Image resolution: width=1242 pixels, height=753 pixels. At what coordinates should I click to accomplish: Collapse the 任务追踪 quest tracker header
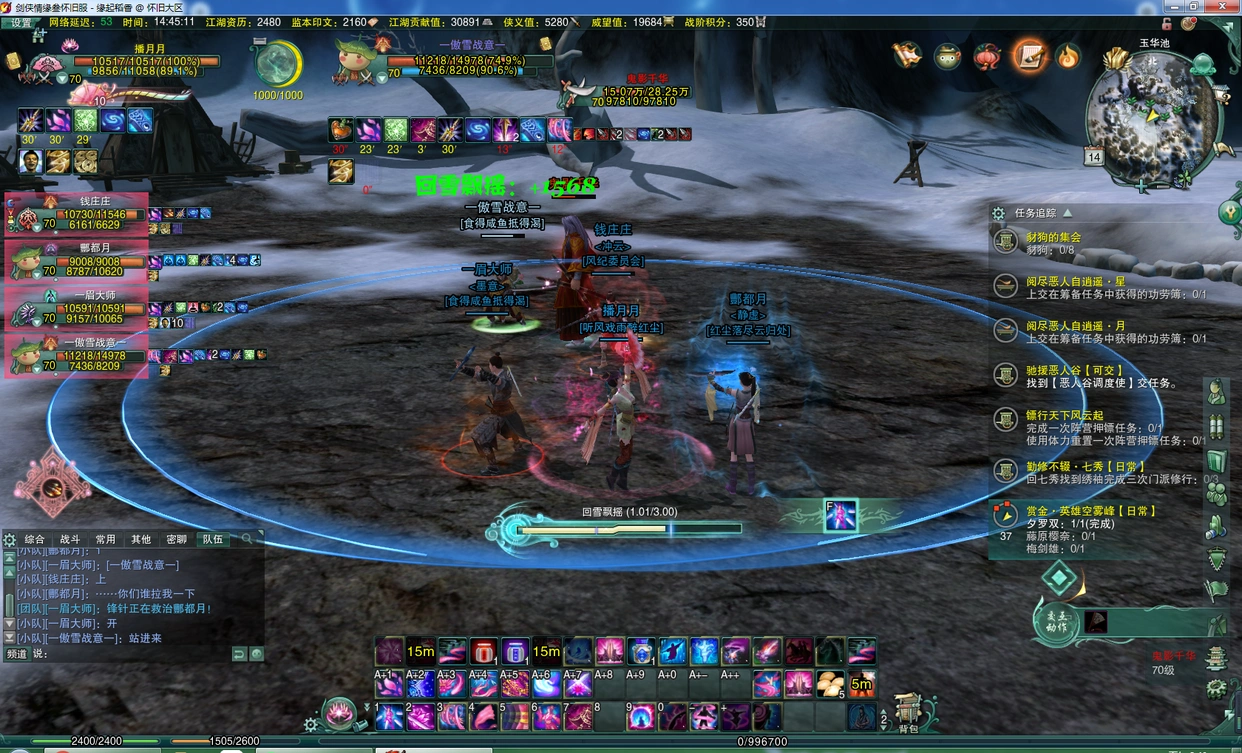coord(1067,213)
